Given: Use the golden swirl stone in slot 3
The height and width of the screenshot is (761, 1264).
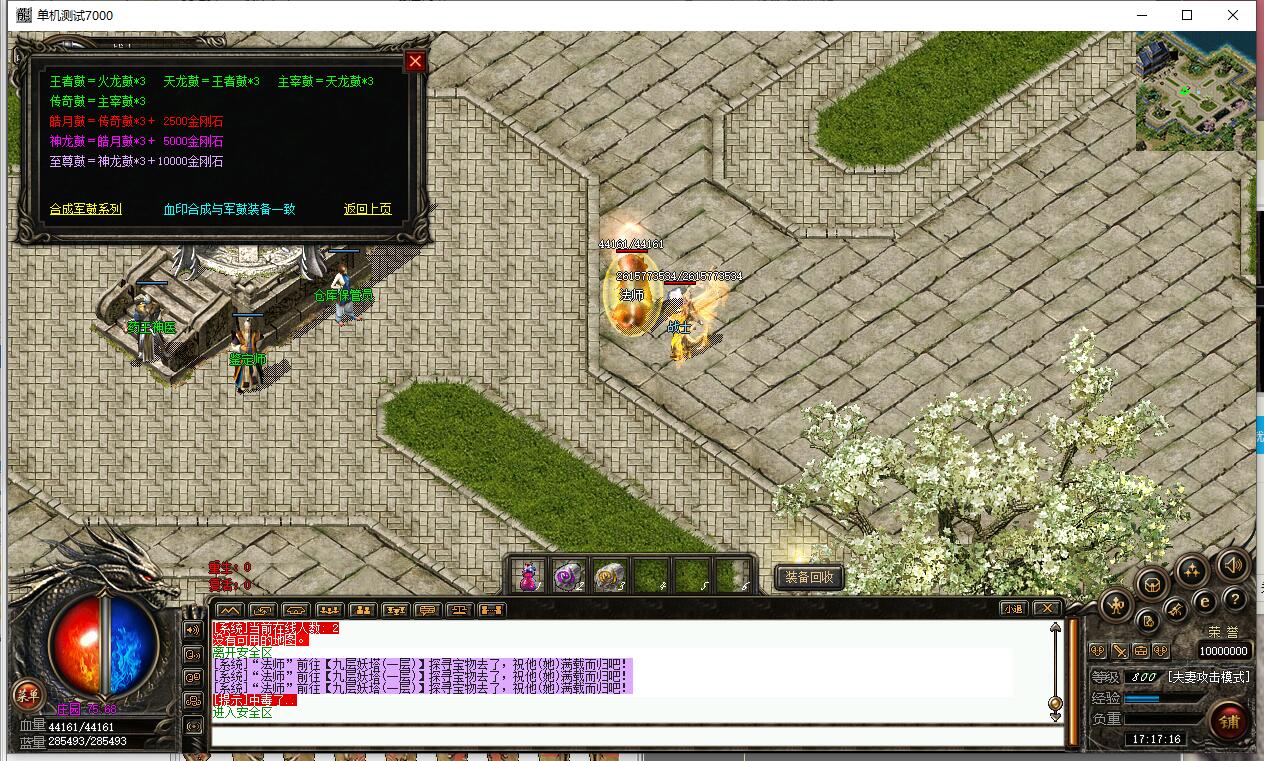Looking at the screenshot, I should (610, 576).
